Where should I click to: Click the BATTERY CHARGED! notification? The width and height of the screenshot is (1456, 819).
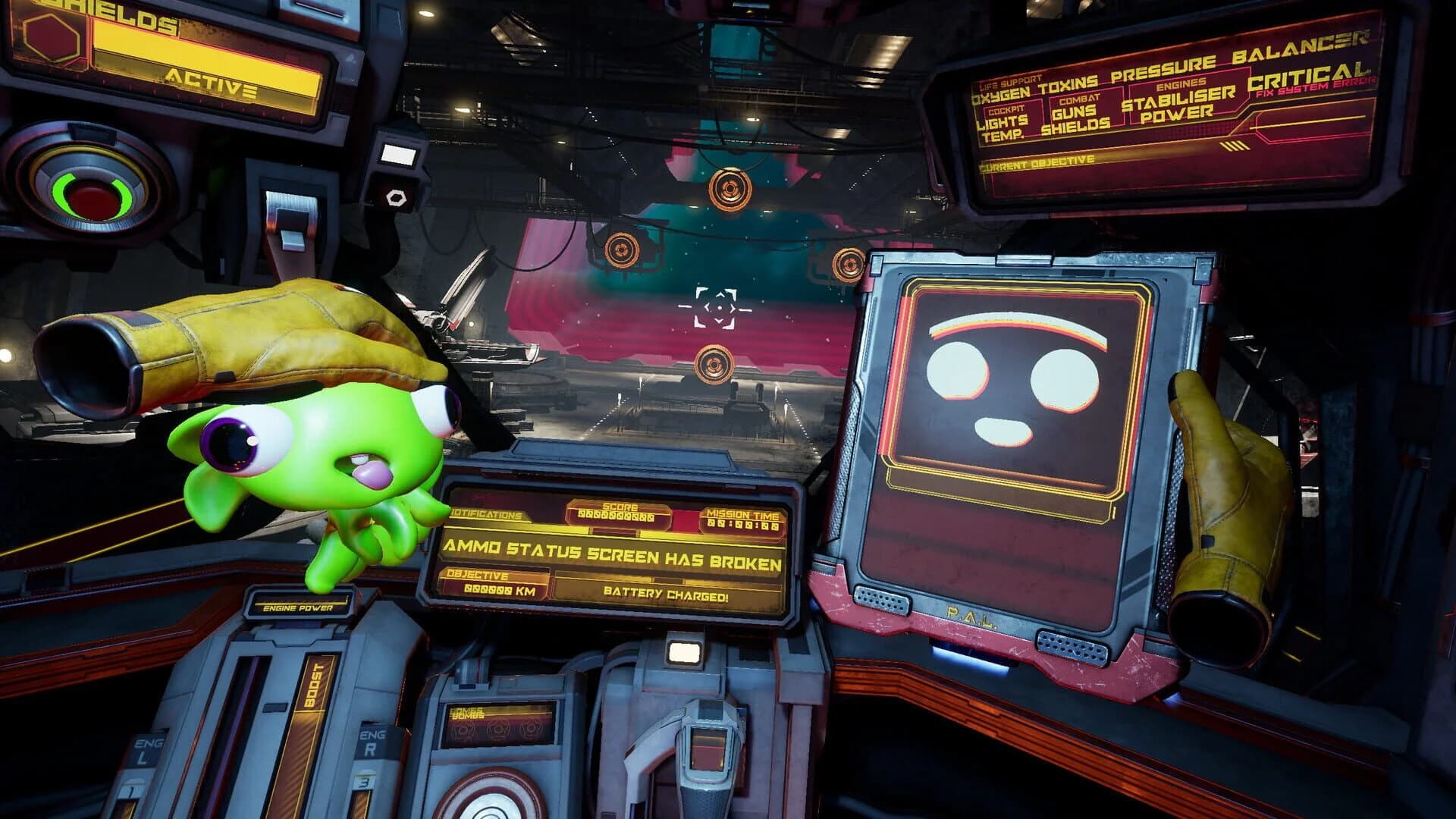(664, 592)
